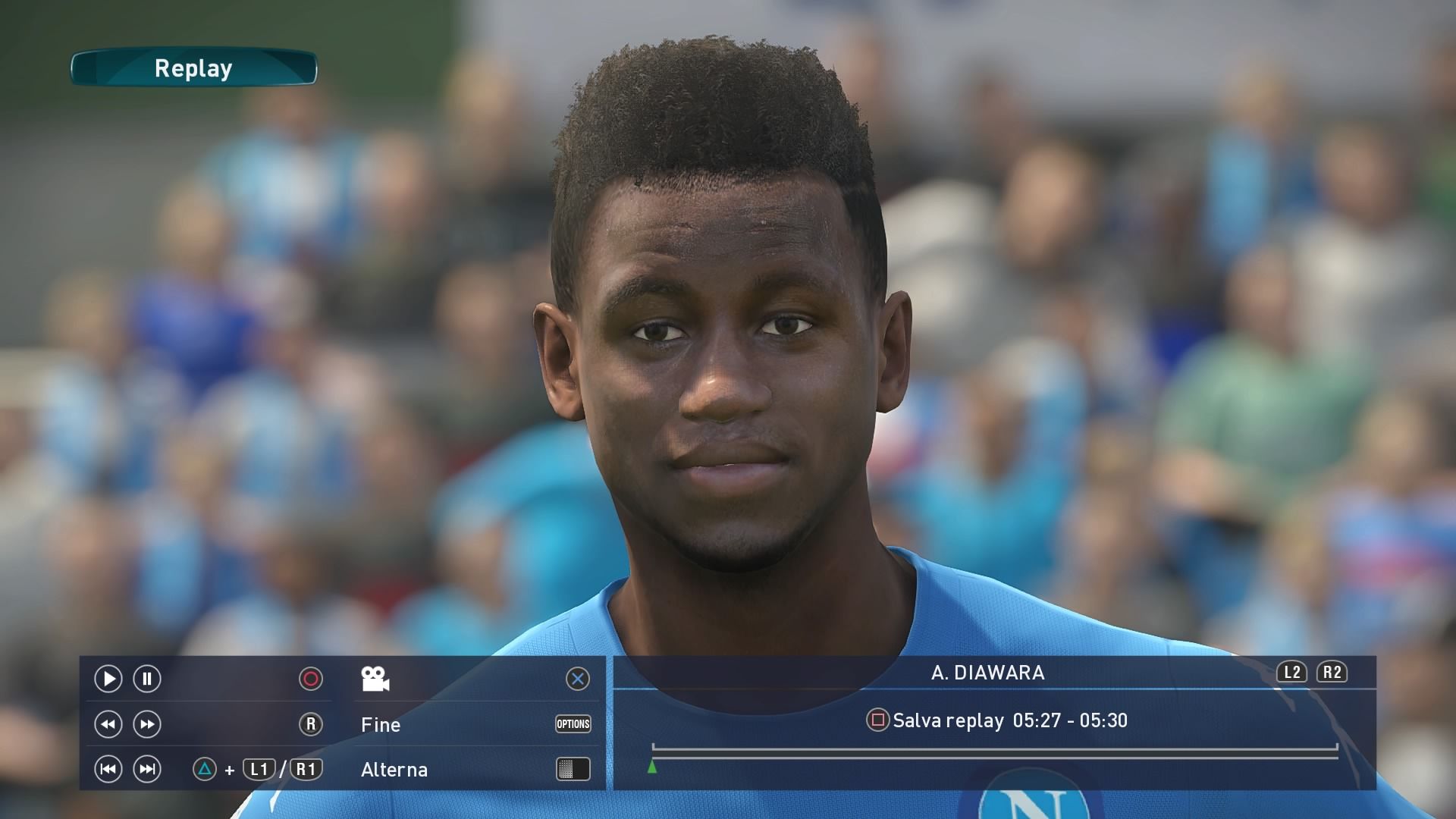1456x819 pixels.
Task: Choose Fine to end the replay
Action: [x=381, y=725]
